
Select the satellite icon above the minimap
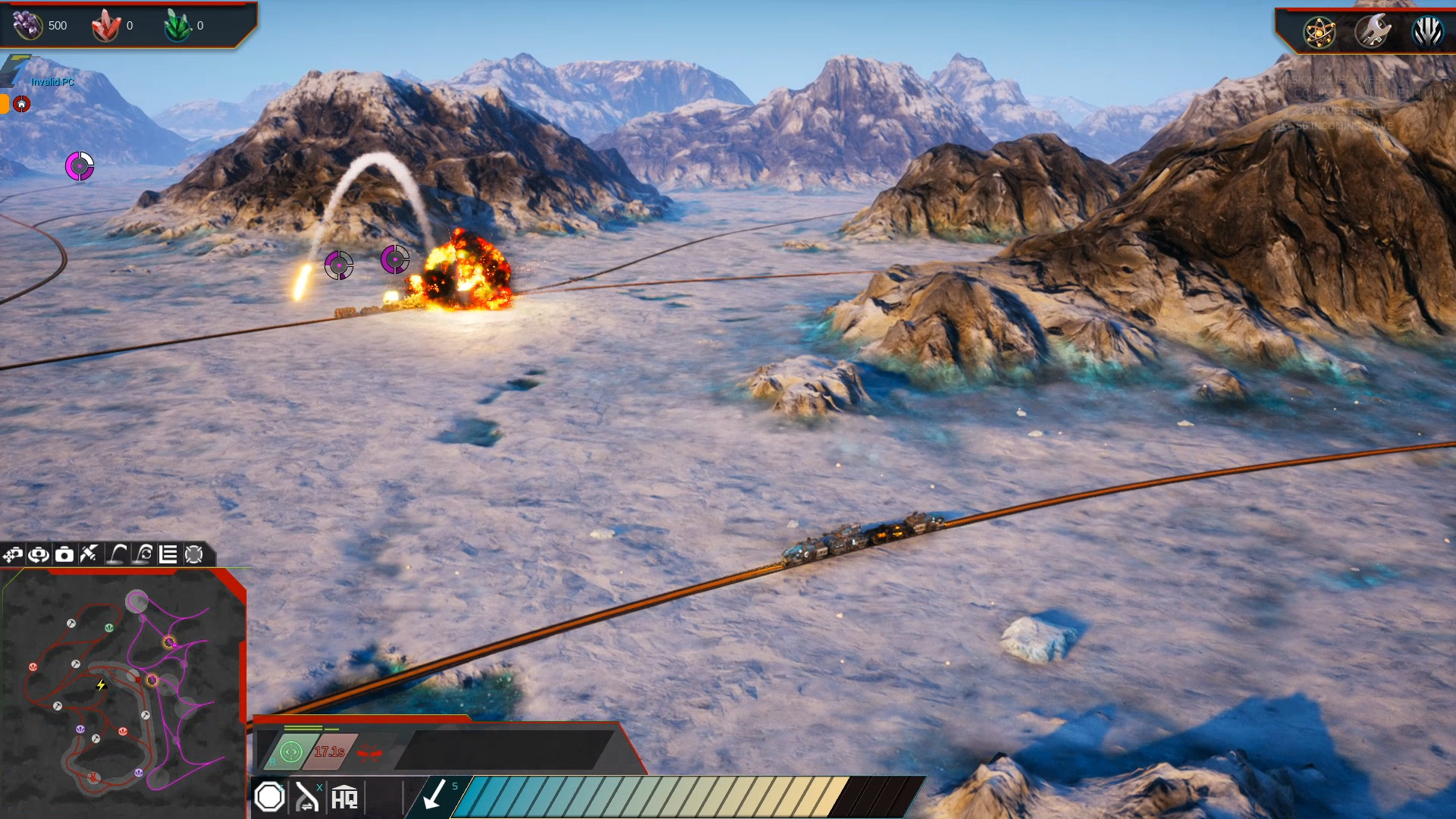pos(89,554)
